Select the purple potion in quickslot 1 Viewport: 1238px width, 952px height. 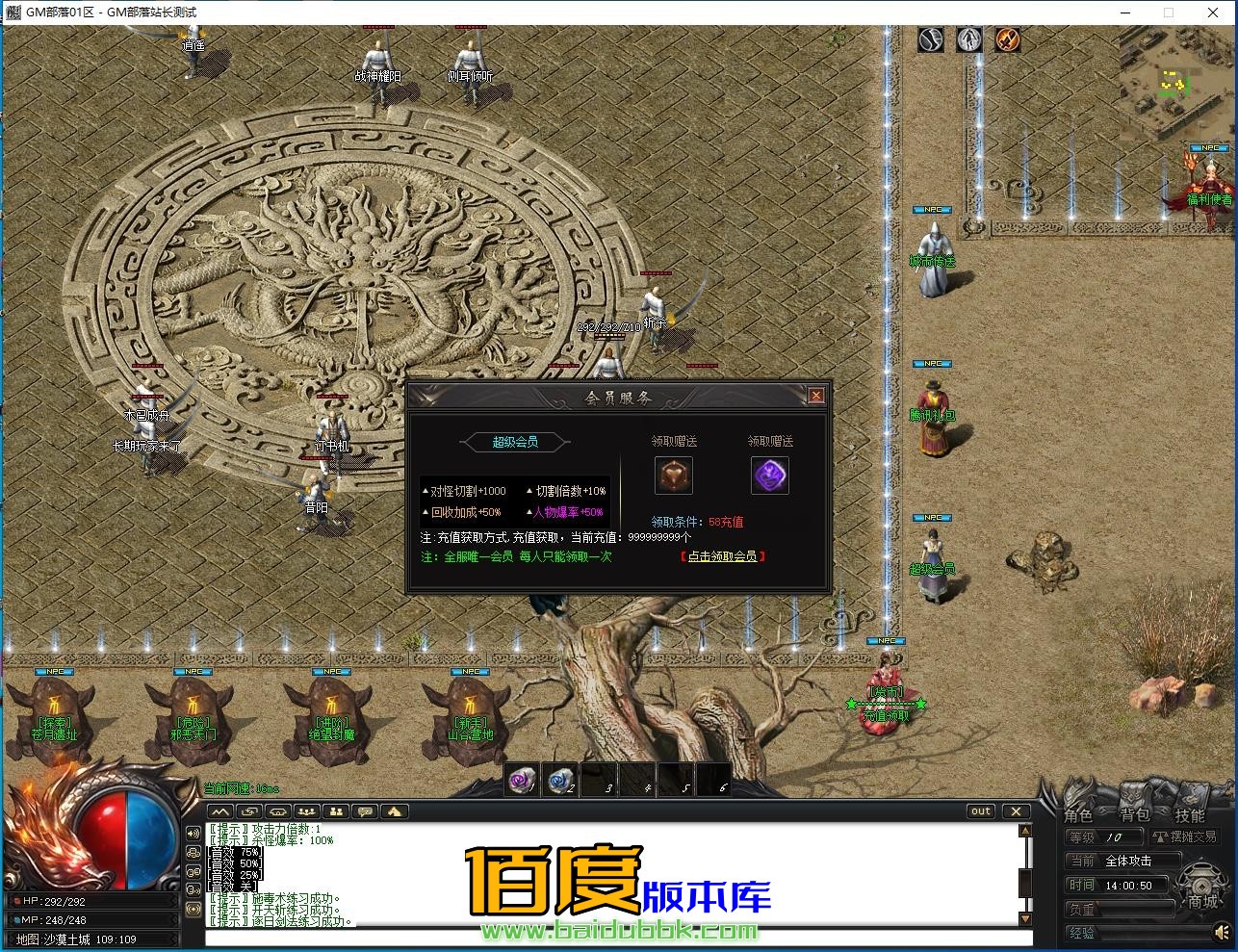521,781
